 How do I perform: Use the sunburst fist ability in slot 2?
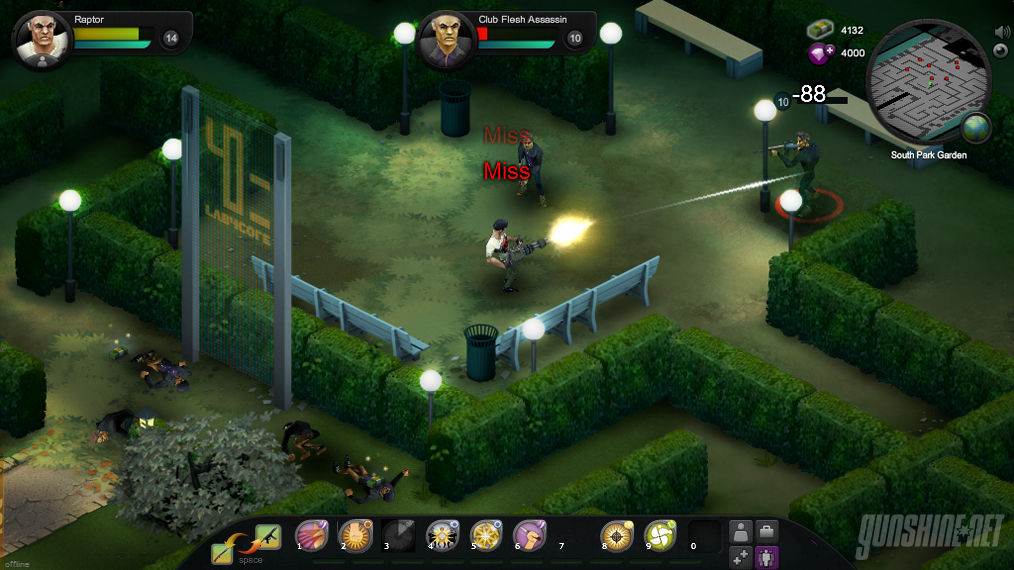(356, 536)
